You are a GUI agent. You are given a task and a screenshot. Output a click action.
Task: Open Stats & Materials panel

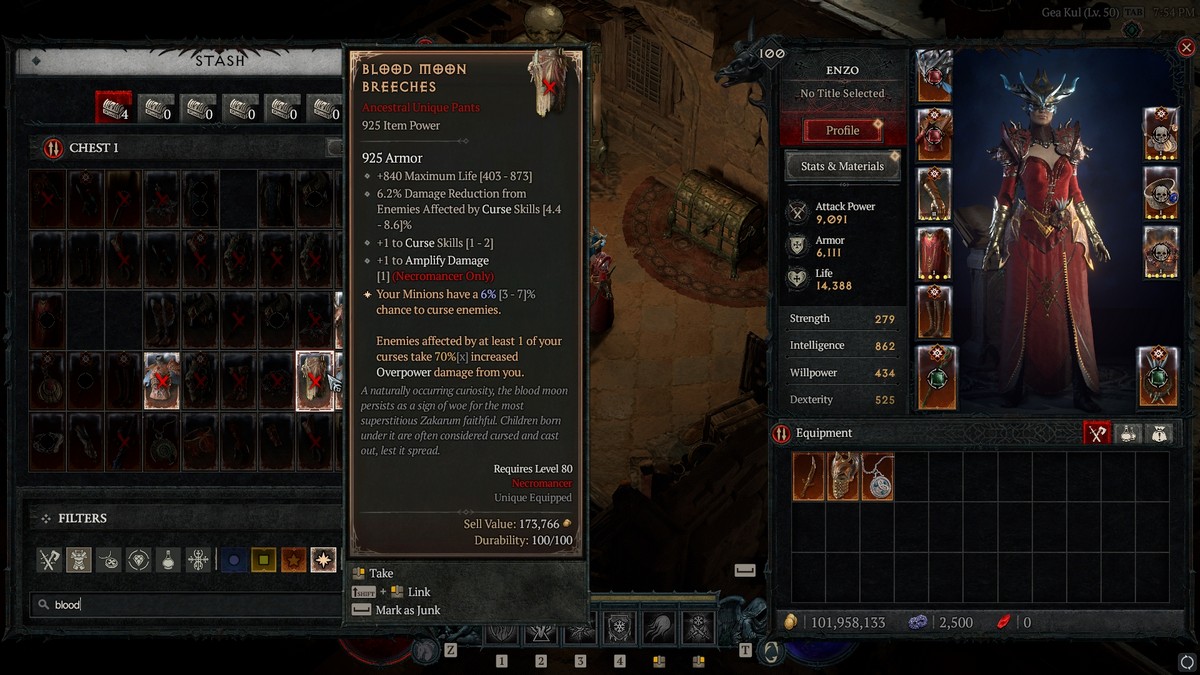pyautogui.click(x=842, y=166)
